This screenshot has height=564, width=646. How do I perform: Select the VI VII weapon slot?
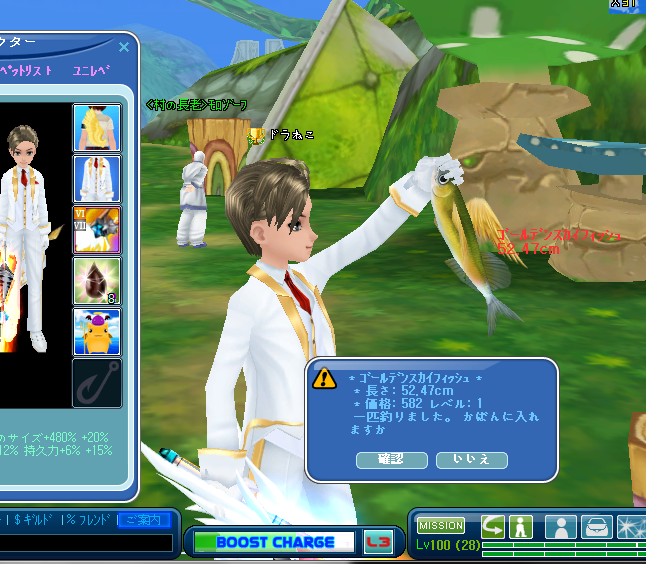[x=97, y=230]
